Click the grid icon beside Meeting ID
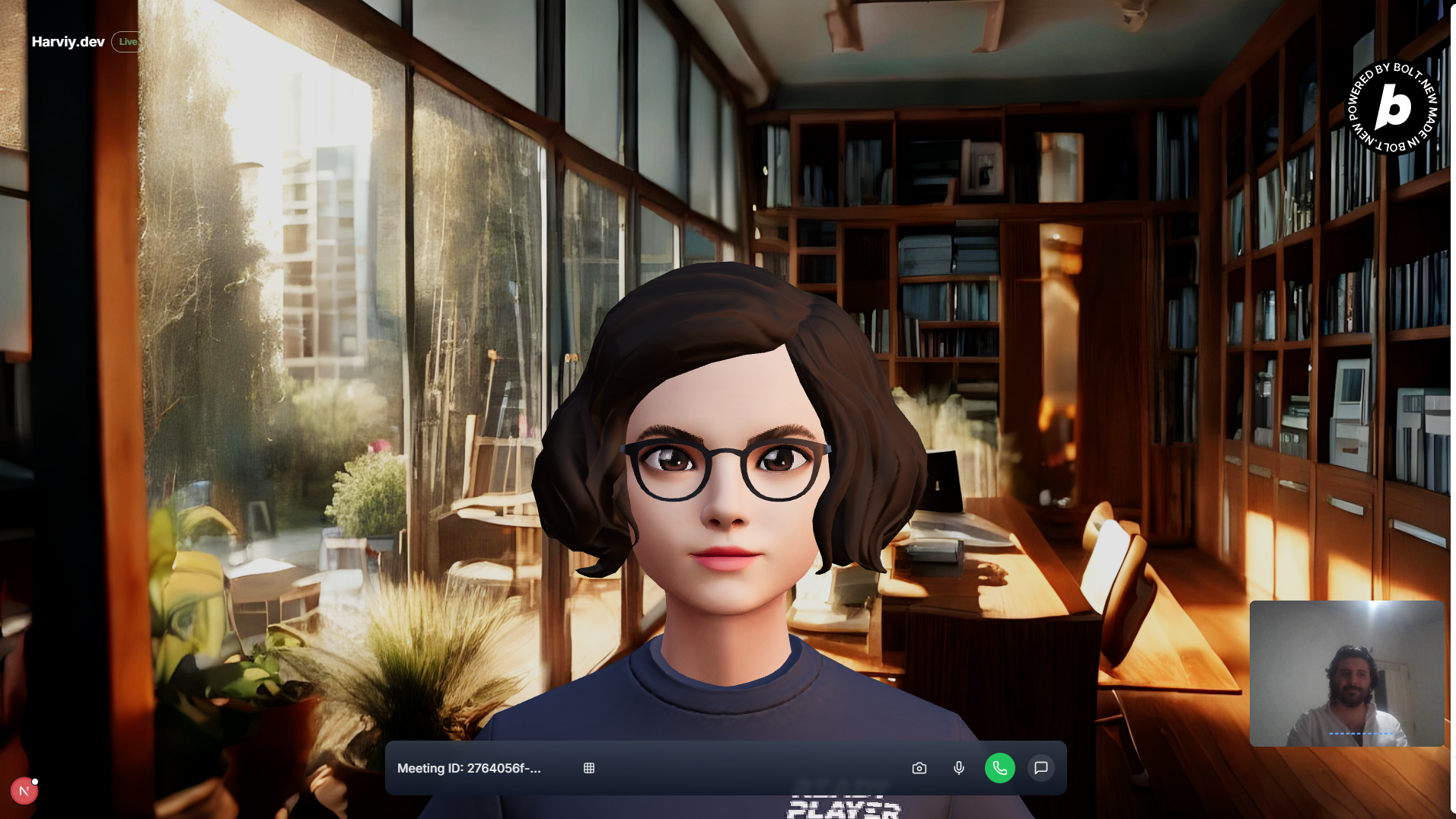The width and height of the screenshot is (1456, 819). (589, 768)
